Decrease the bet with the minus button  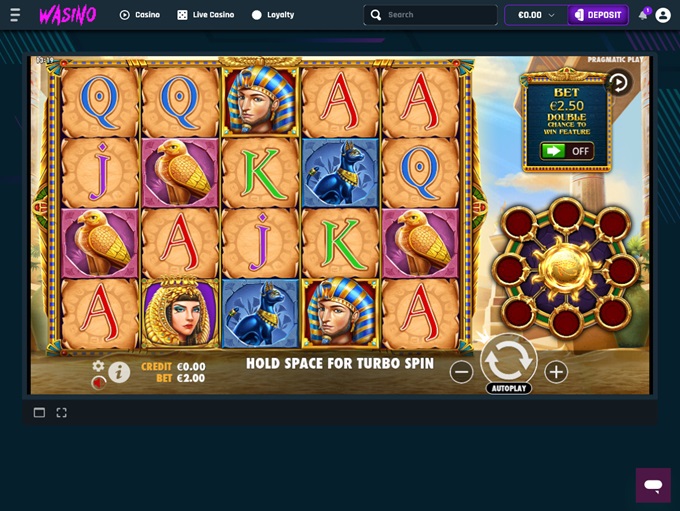pyautogui.click(x=461, y=372)
